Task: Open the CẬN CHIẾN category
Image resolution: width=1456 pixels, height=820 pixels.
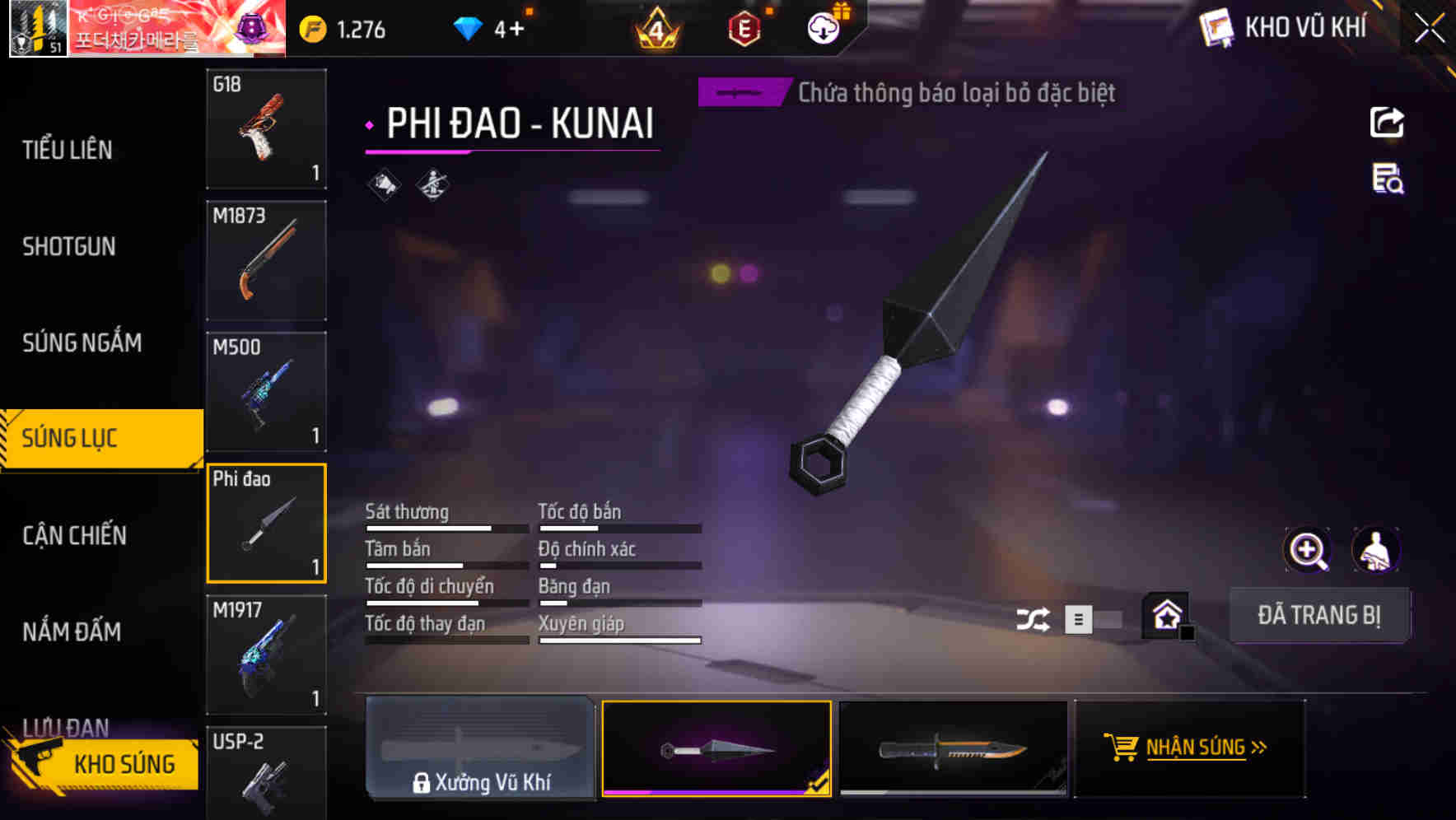Action: click(x=76, y=535)
